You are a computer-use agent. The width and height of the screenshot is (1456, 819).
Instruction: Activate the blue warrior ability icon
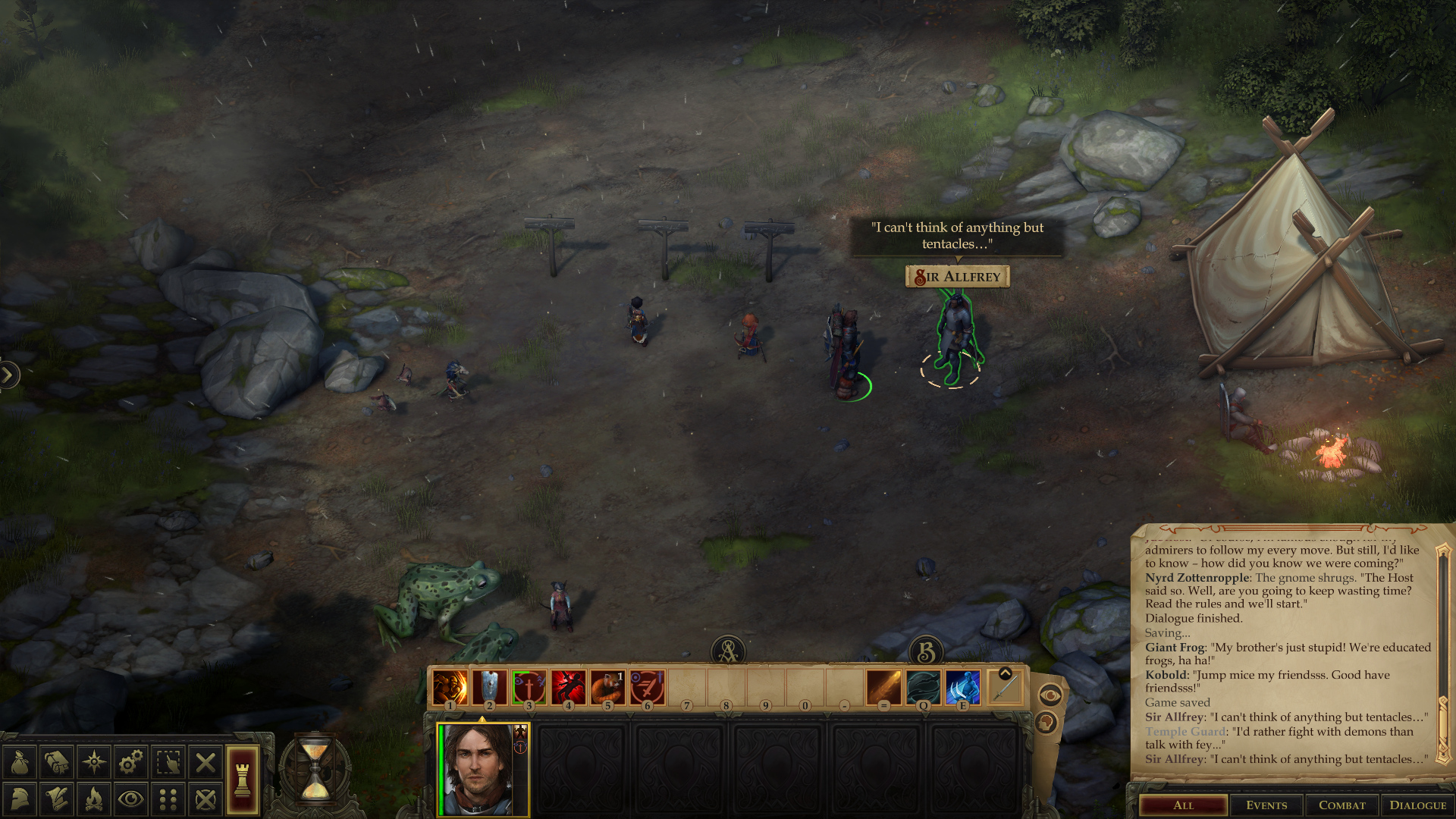pyautogui.click(x=962, y=688)
